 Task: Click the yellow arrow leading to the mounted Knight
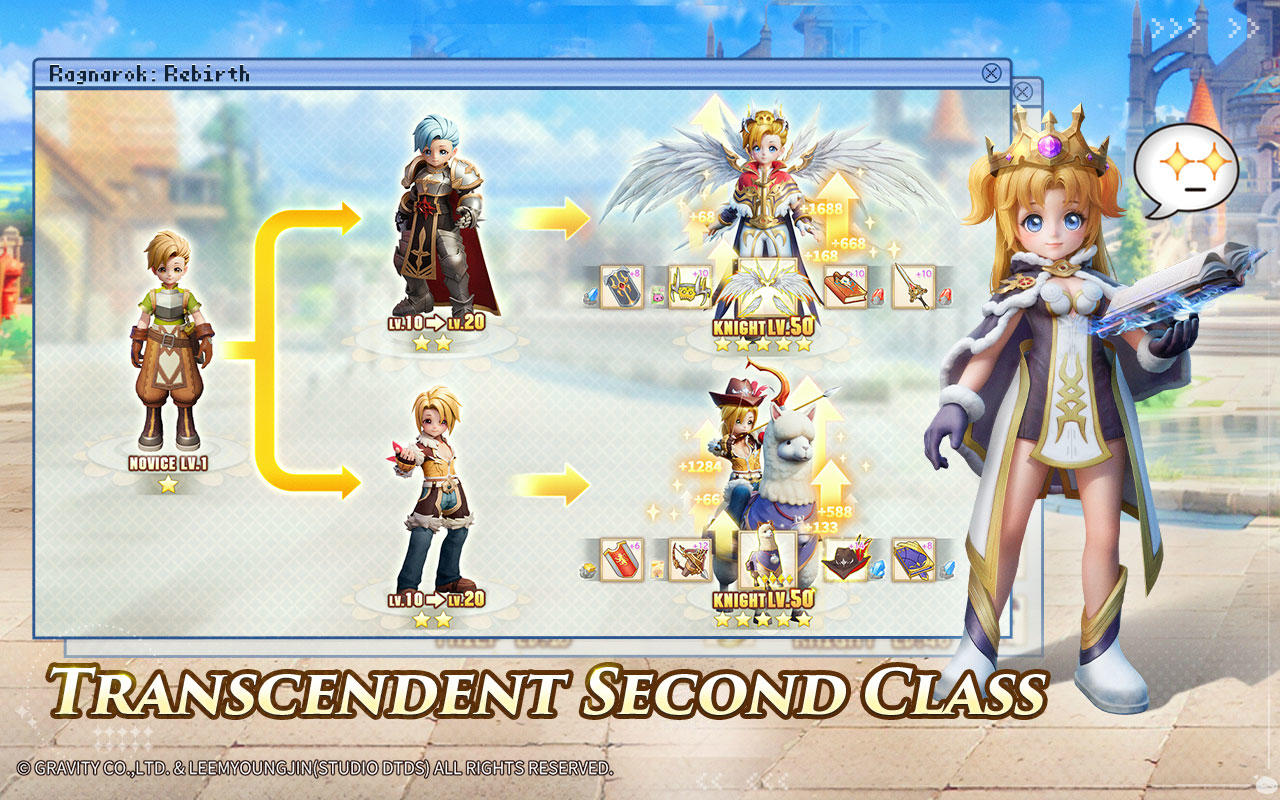(x=550, y=485)
